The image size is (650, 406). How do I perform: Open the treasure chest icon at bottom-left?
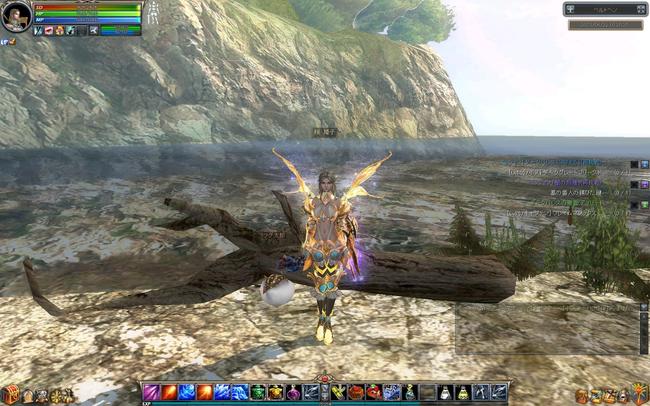pyautogui.click(x=12, y=394)
